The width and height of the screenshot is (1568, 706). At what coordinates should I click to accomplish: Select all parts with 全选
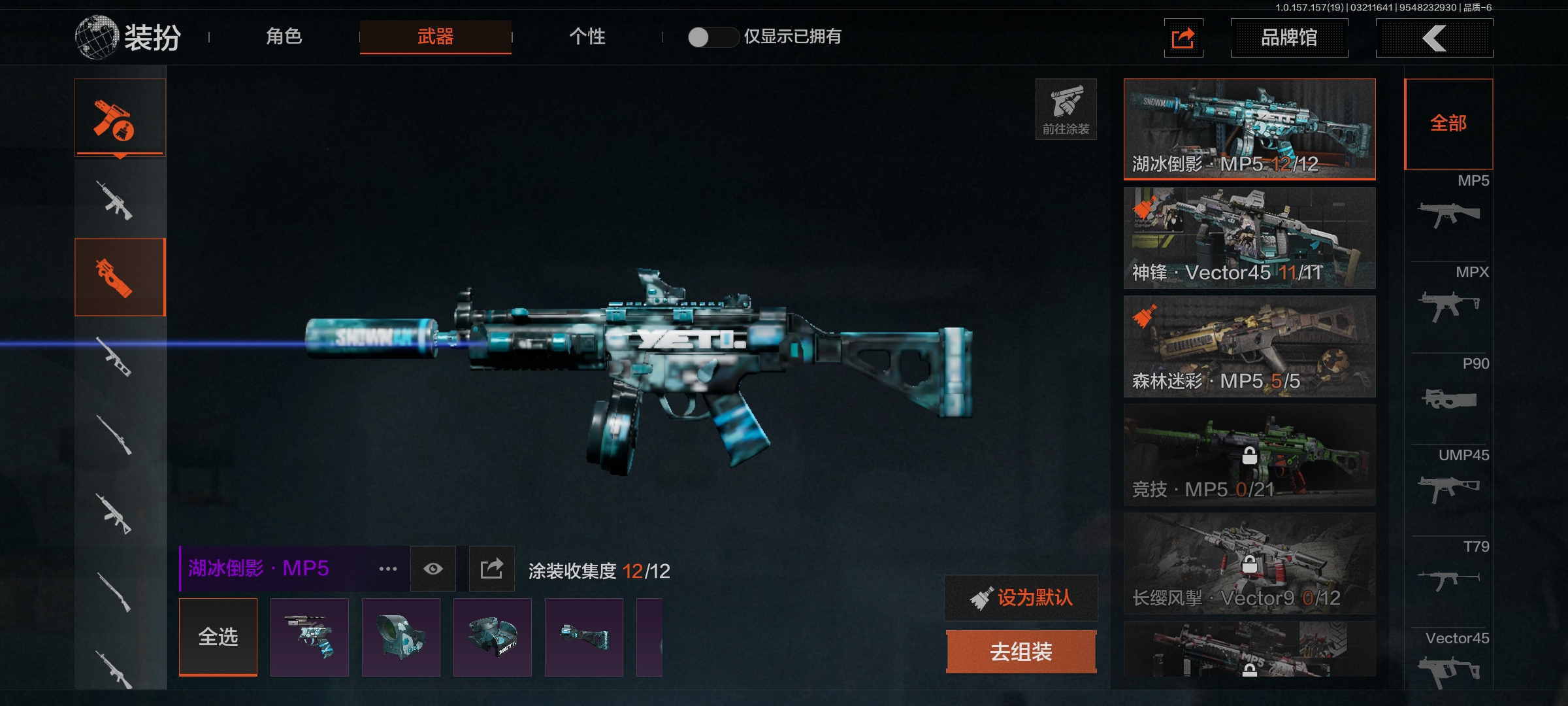click(x=218, y=637)
